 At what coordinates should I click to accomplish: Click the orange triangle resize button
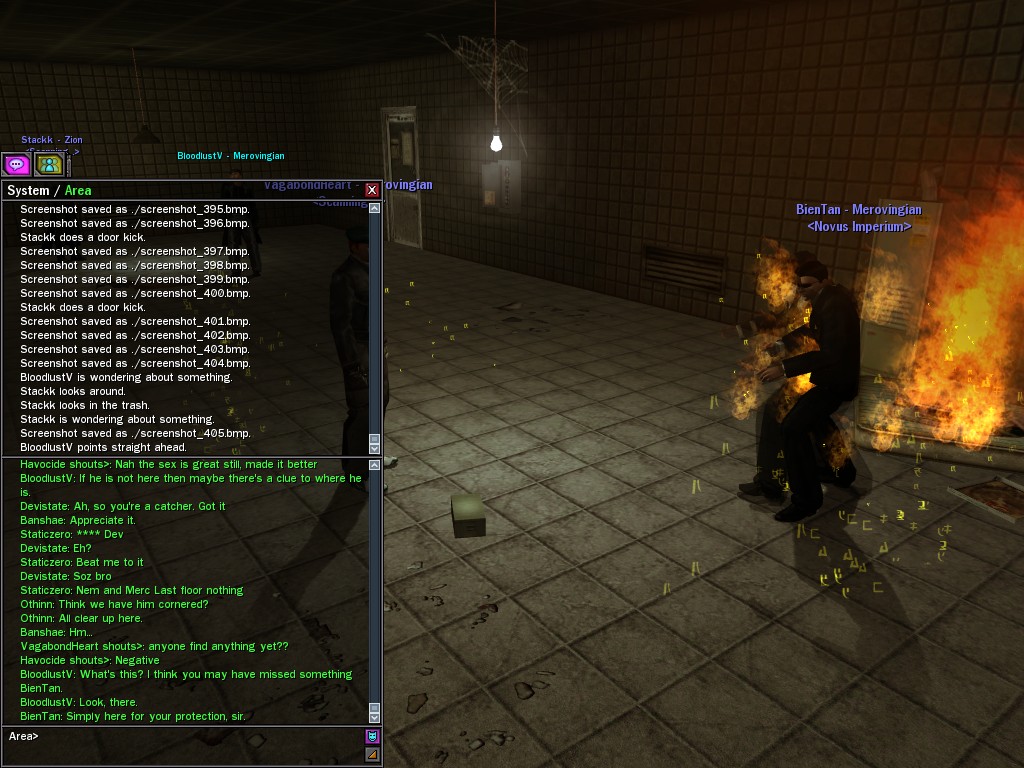tap(373, 754)
